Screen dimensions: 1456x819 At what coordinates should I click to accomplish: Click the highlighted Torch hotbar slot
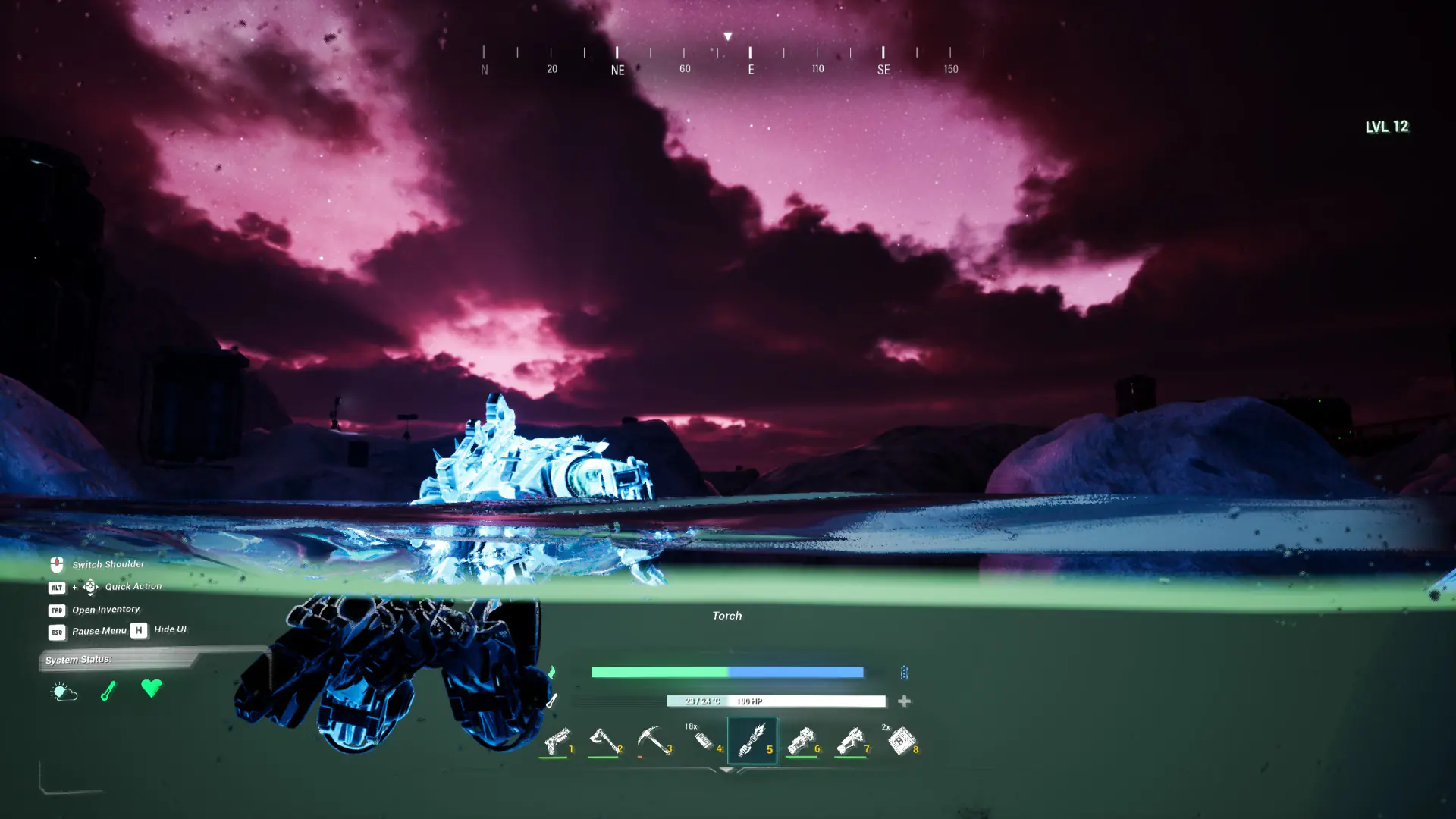(752, 740)
